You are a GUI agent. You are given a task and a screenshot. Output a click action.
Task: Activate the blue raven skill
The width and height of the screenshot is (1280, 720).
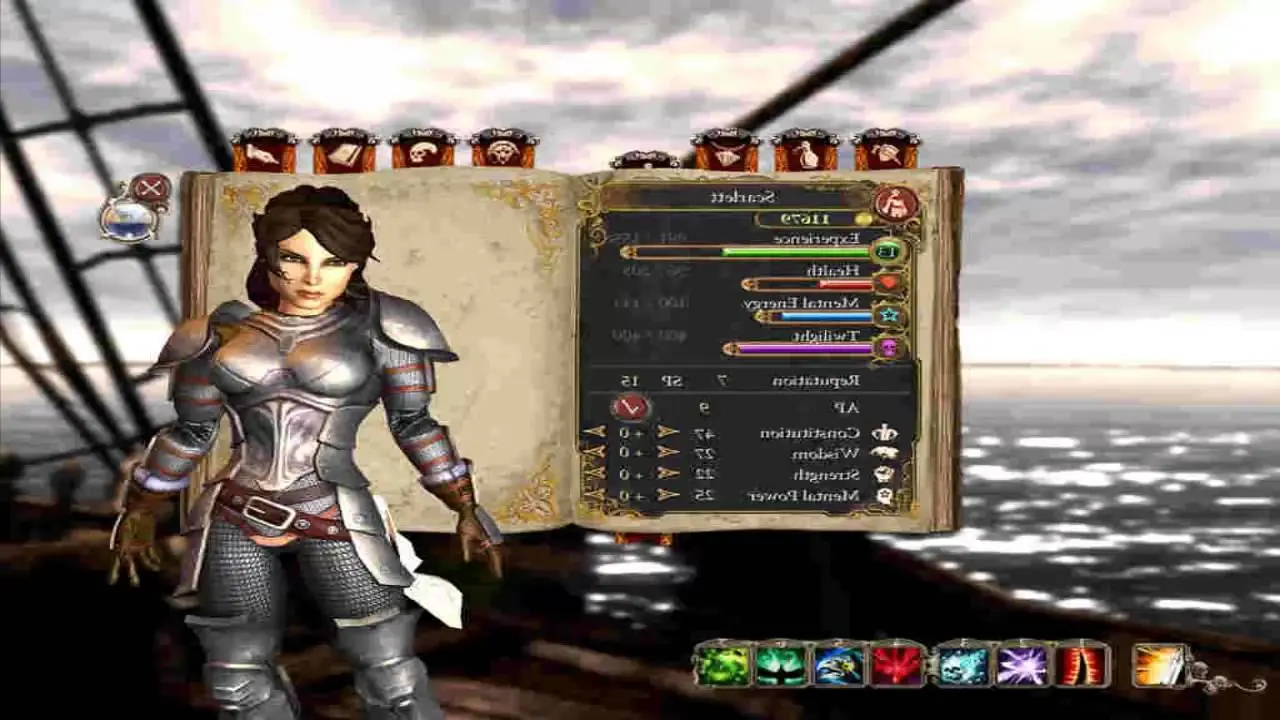point(840,665)
